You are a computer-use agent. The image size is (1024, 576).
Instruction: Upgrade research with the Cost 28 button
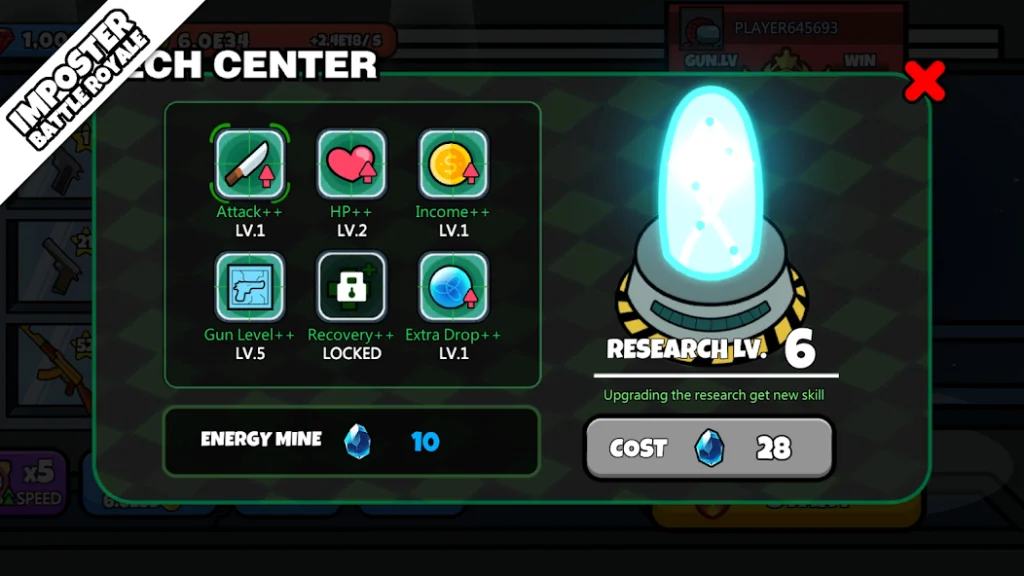coord(708,447)
